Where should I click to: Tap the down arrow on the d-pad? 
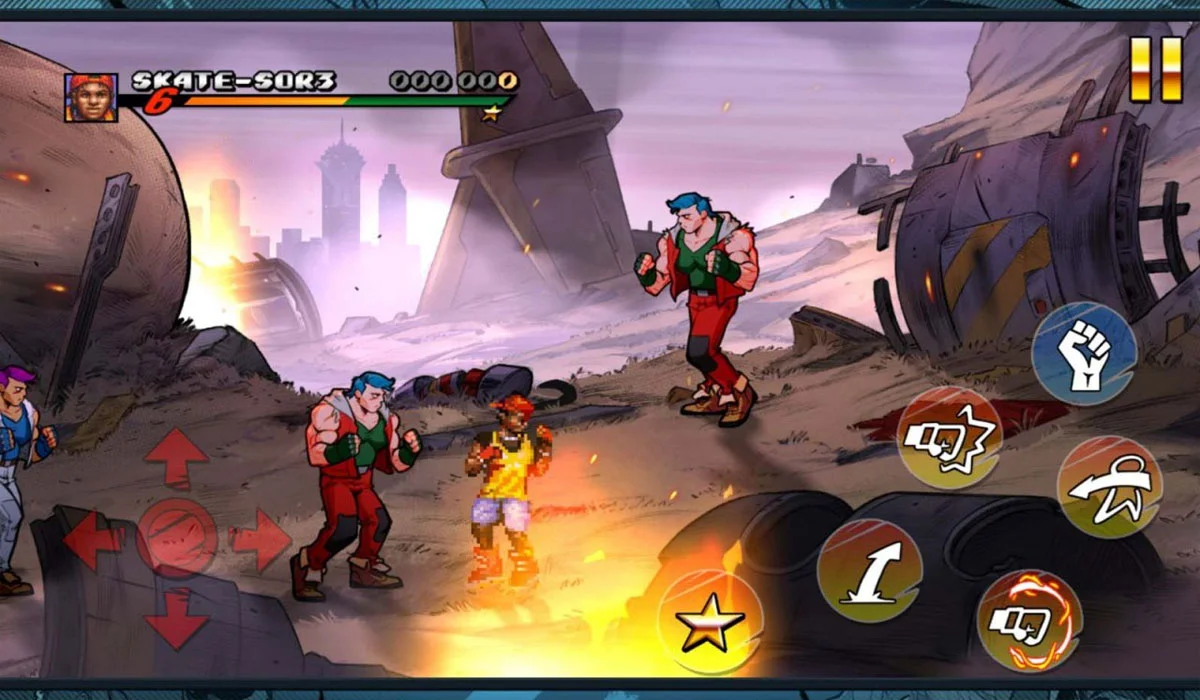176,618
